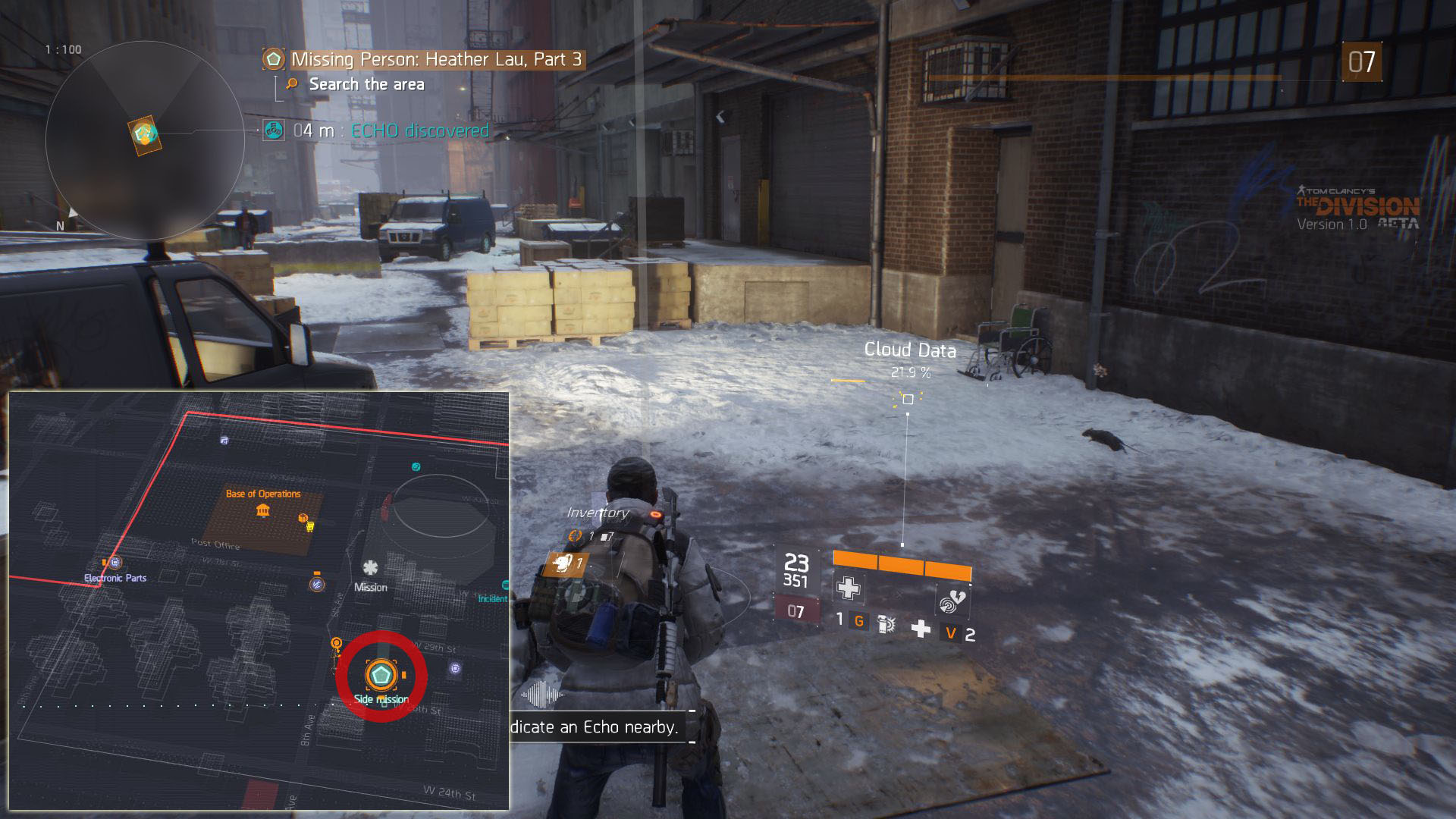Open the Base of Operations map marker

point(262,510)
